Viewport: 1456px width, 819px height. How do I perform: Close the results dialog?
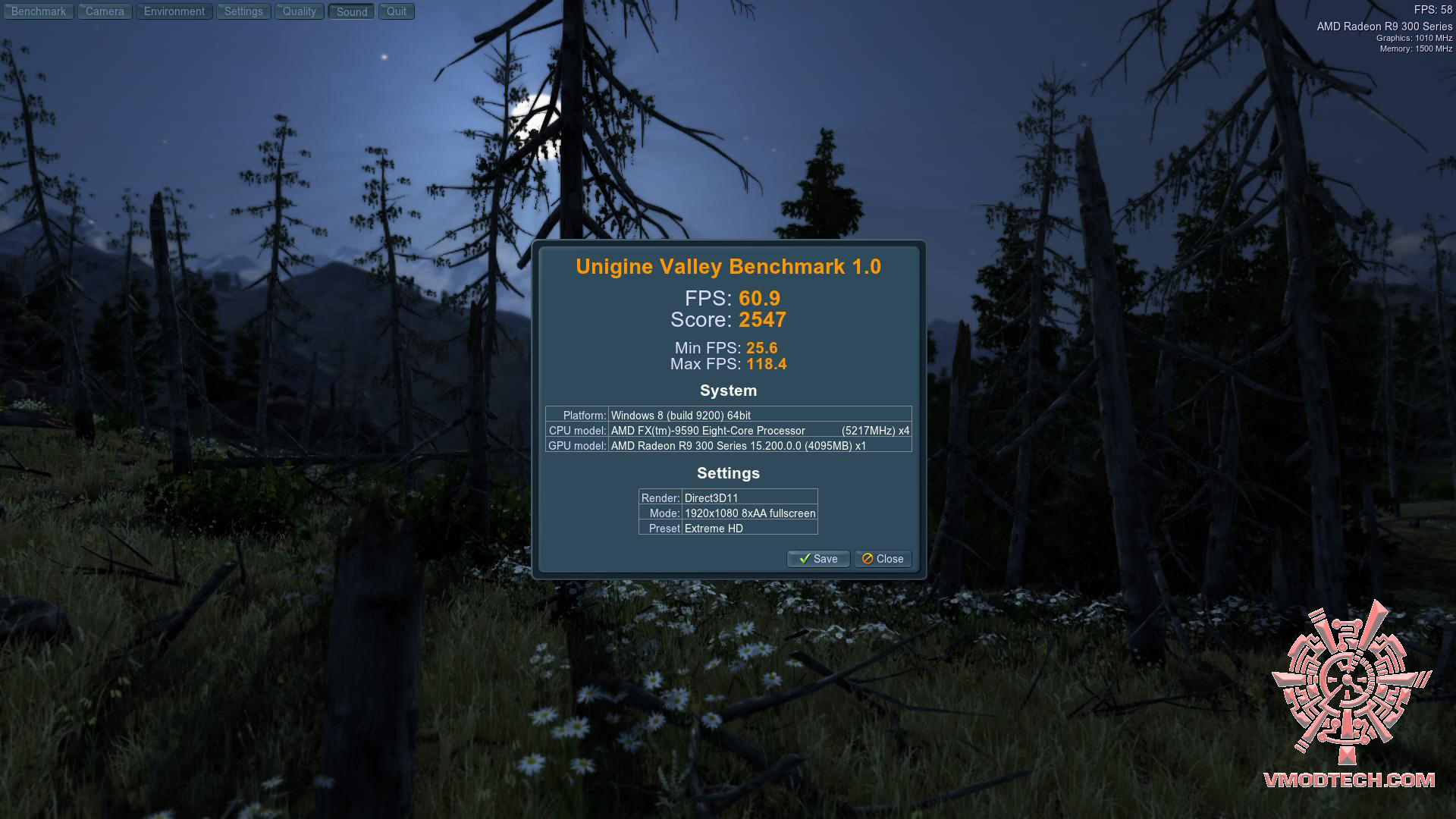point(883,559)
